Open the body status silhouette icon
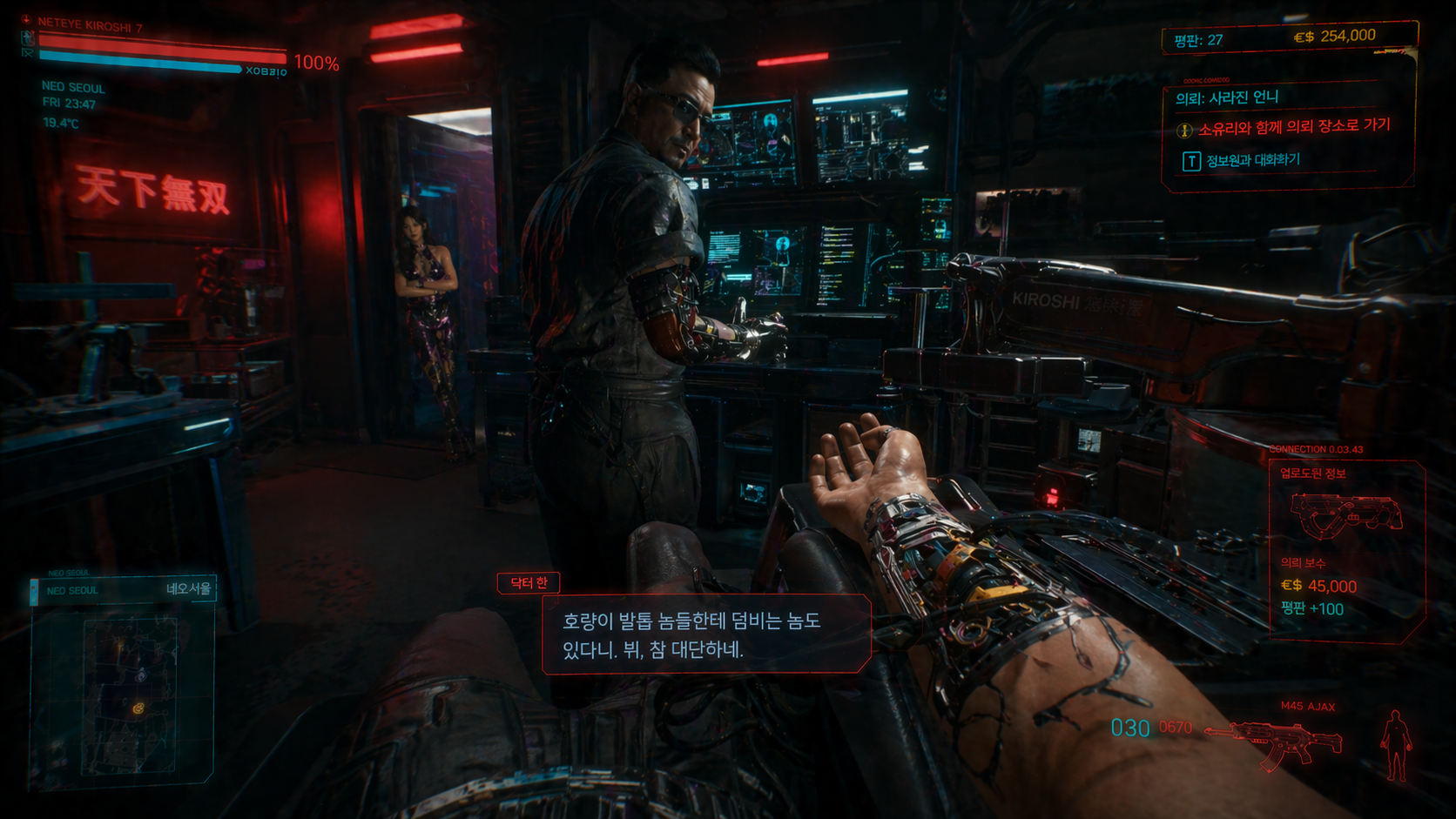This screenshot has height=819, width=1456. click(1395, 745)
